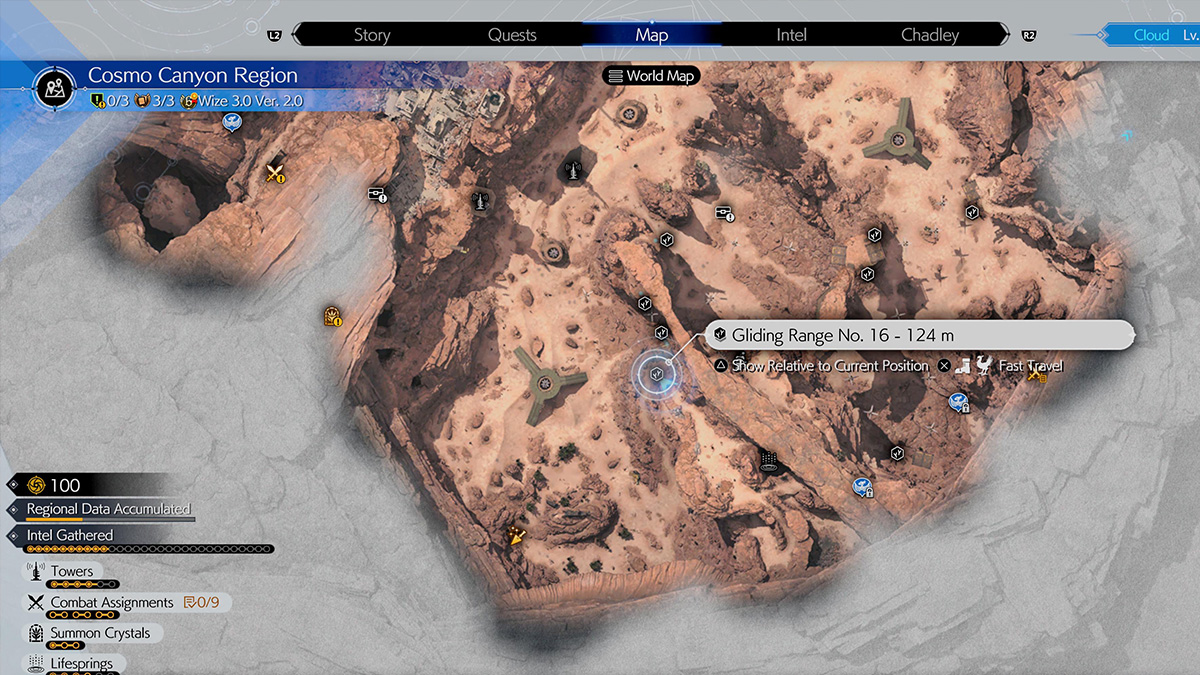Image resolution: width=1200 pixels, height=675 pixels.
Task: Choose the Lifesprings category
Action: point(81,663)
